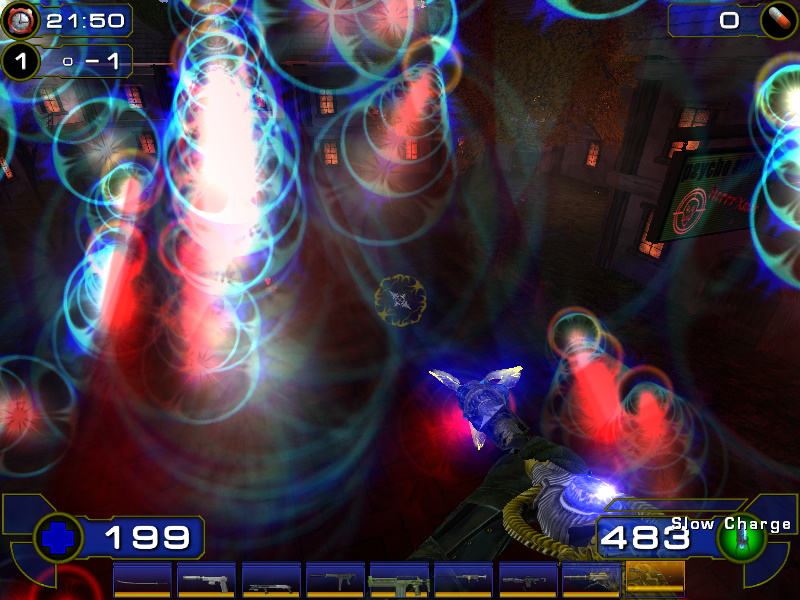This screenshot has height=600, width=800.
Task: Choose the pistol weapon slot
Action: click(206, 579)
